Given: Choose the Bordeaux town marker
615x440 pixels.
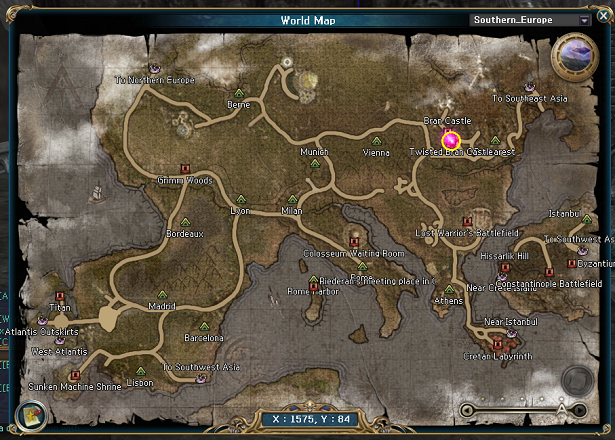Looking at the screenshot, I should 185,221.
